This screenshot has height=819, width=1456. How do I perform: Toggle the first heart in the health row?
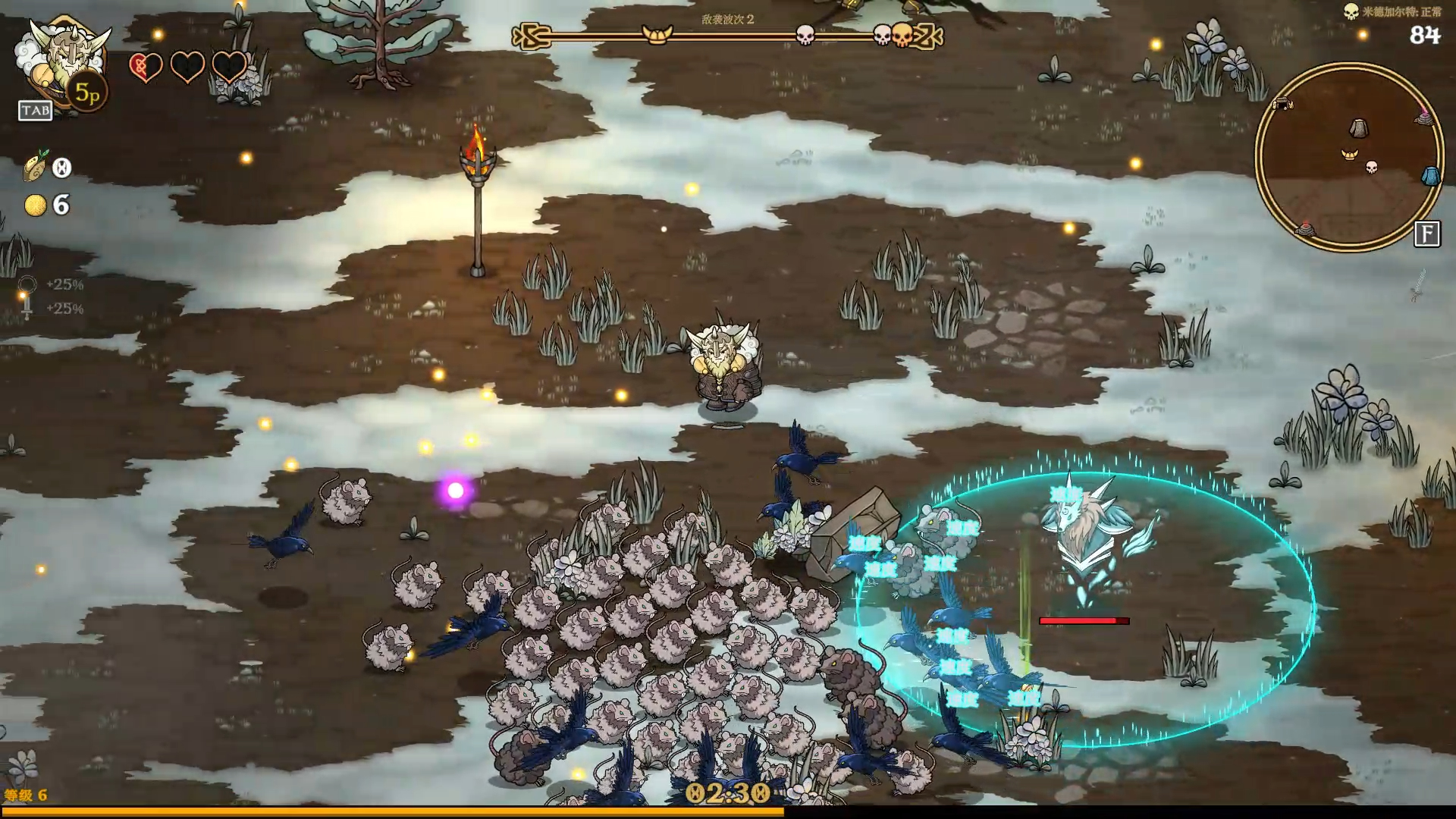144,67
